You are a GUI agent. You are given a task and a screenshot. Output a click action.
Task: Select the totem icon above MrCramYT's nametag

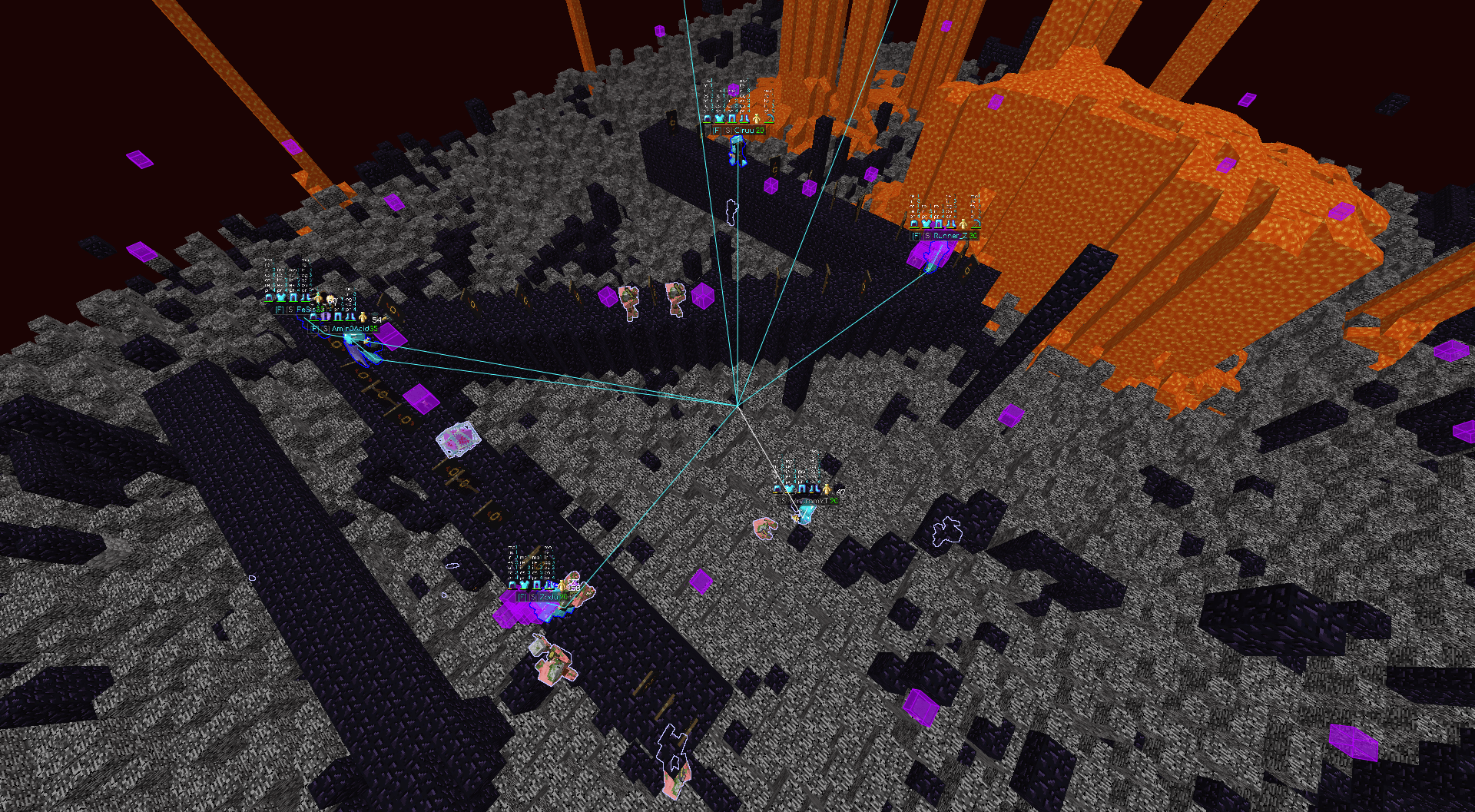click(x=827, y=489)
